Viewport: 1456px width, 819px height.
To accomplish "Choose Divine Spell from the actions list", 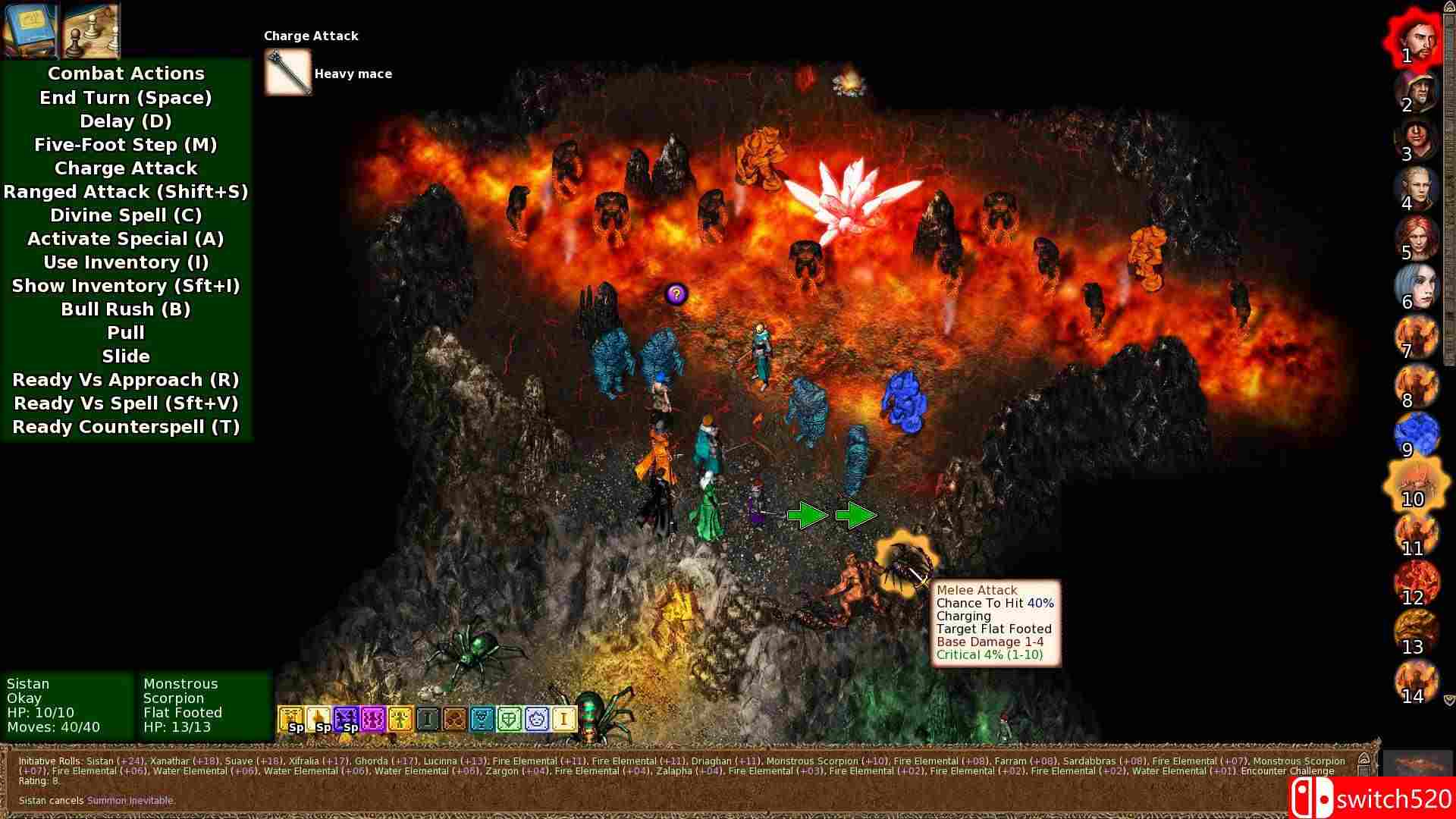I will (x=126, y=215).
